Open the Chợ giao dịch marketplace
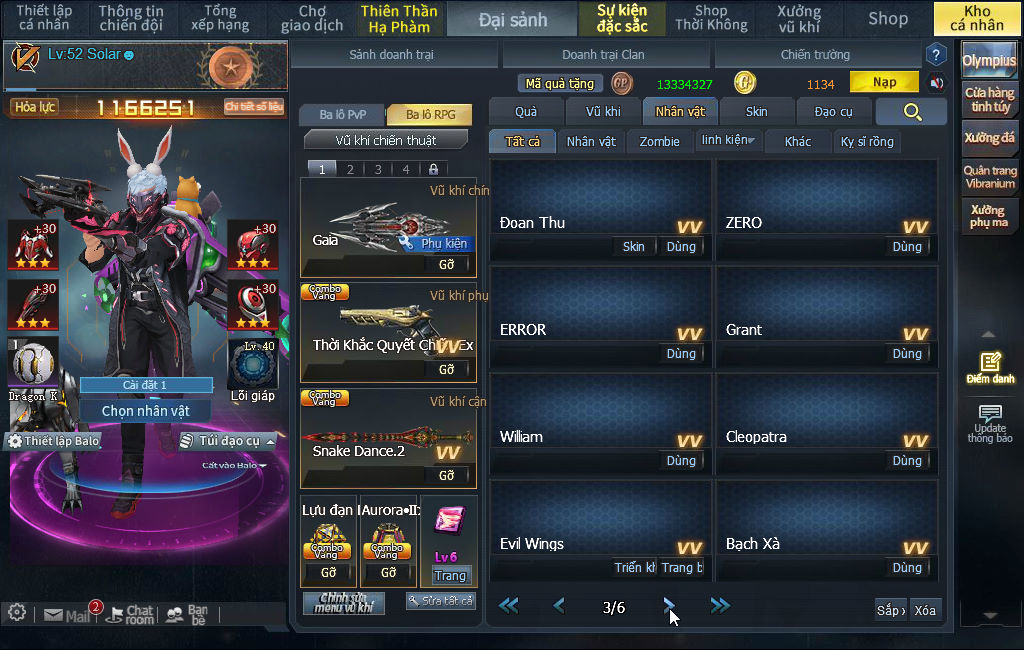Screen dimensions: 1024x650 click(x=312, y=18)
